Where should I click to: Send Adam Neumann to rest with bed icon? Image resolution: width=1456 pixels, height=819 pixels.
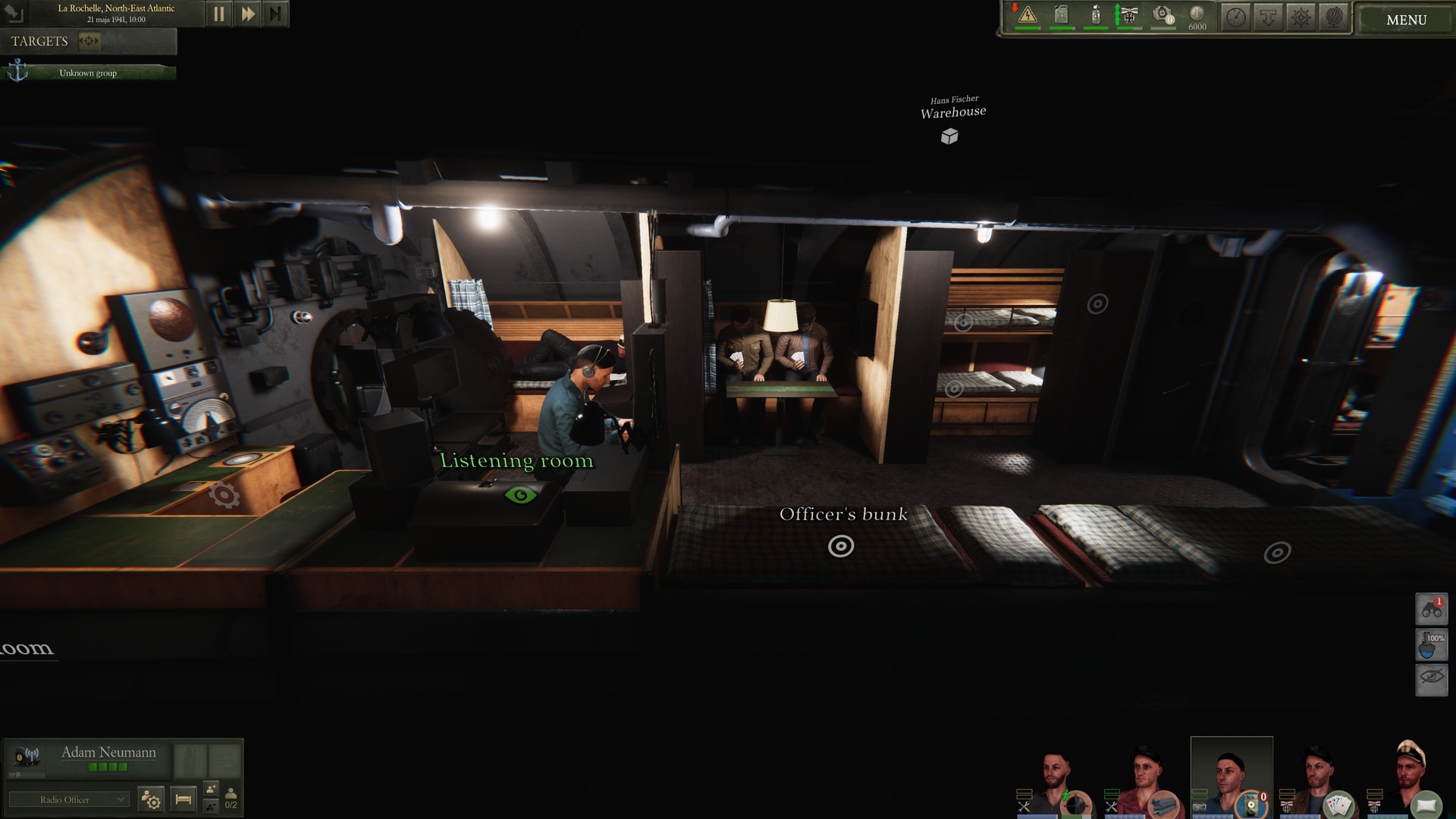coord(182,798)
